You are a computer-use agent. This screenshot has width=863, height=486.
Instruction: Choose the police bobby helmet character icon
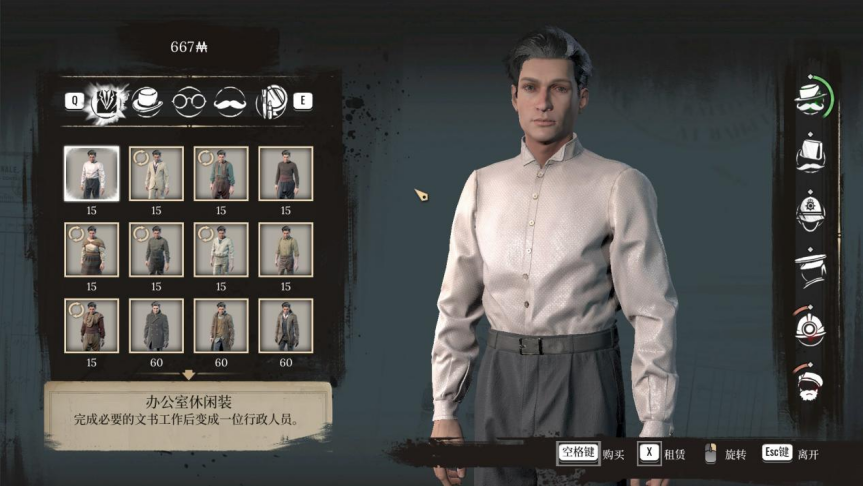click(x=810, y=211)
